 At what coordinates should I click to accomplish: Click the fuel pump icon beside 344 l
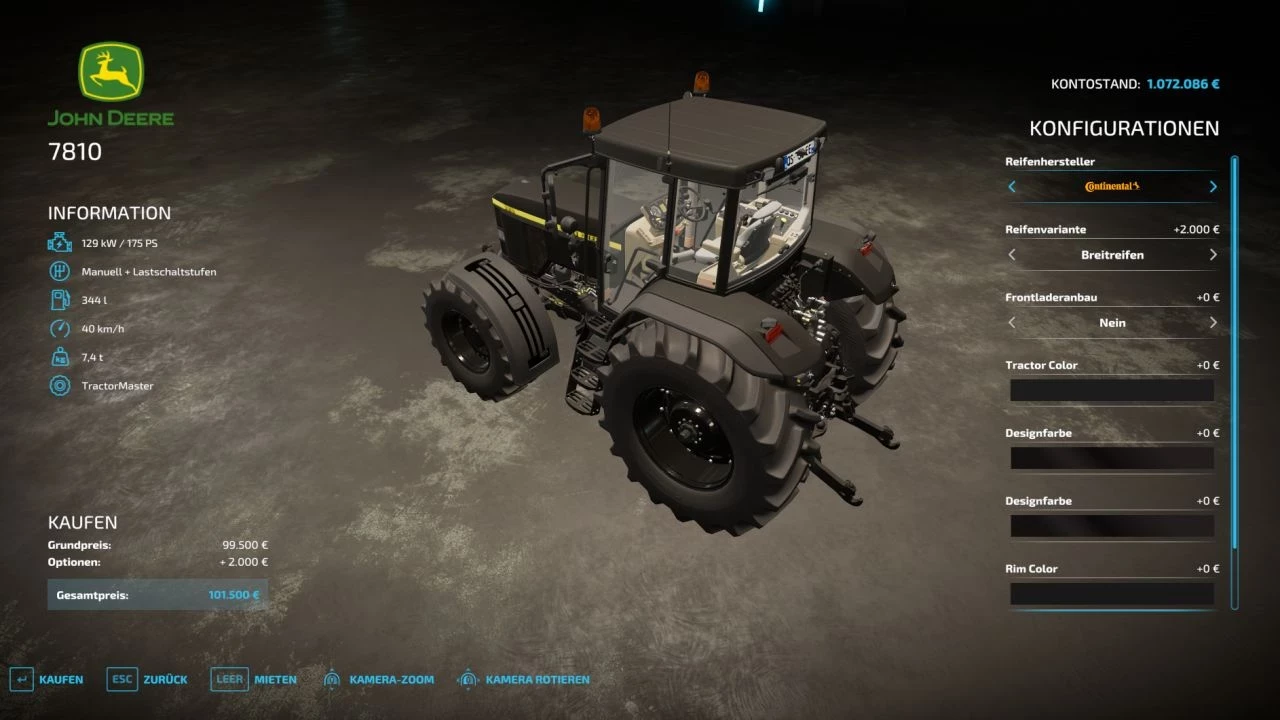[x=60, y=299]
